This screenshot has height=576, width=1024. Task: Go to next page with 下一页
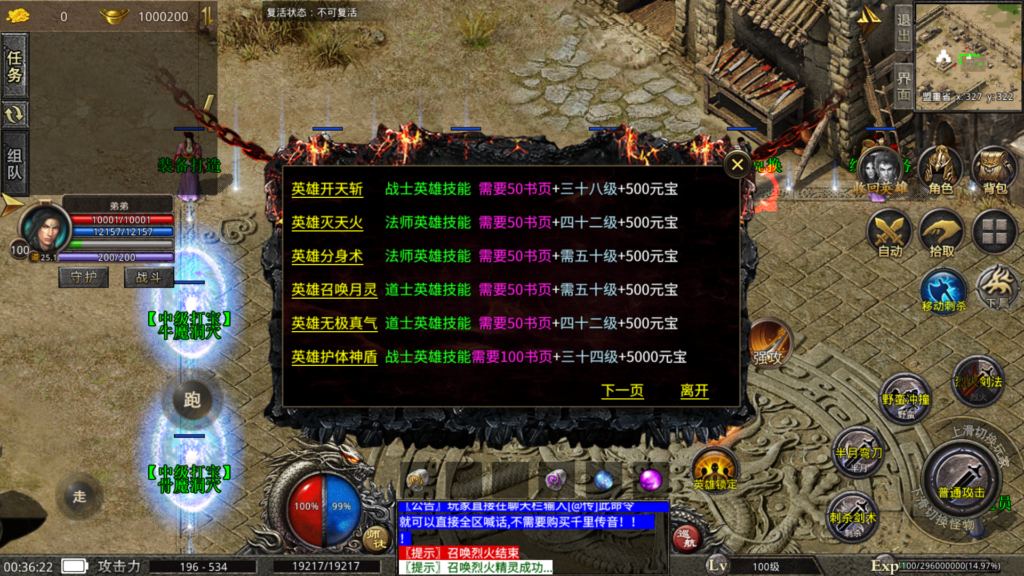[622, 391]
